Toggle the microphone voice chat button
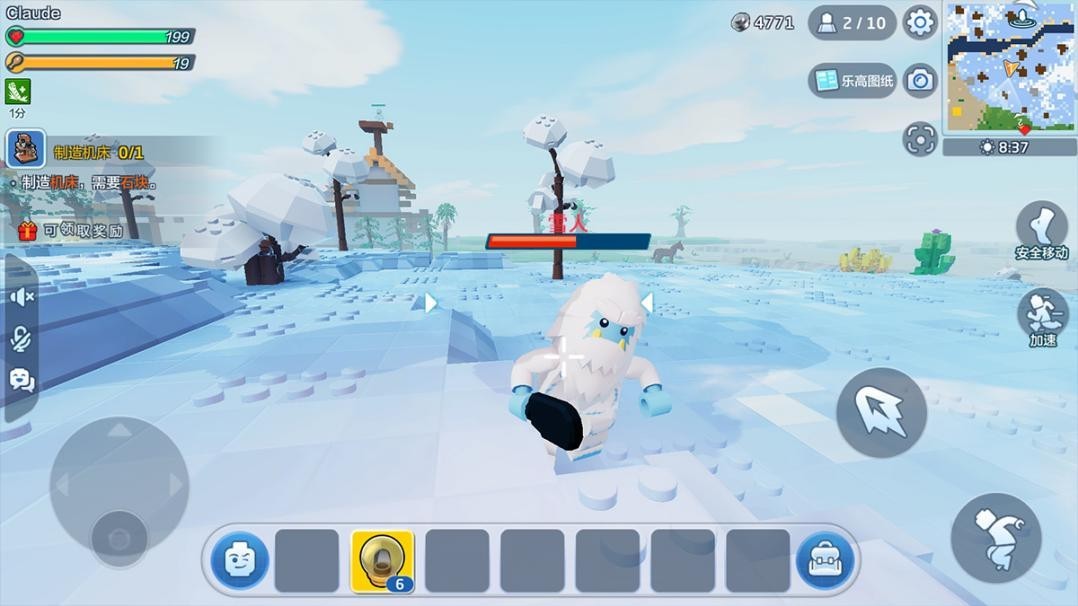Image resolution: width=1078 pixels, height=606 pixels. tap(21, 339)
